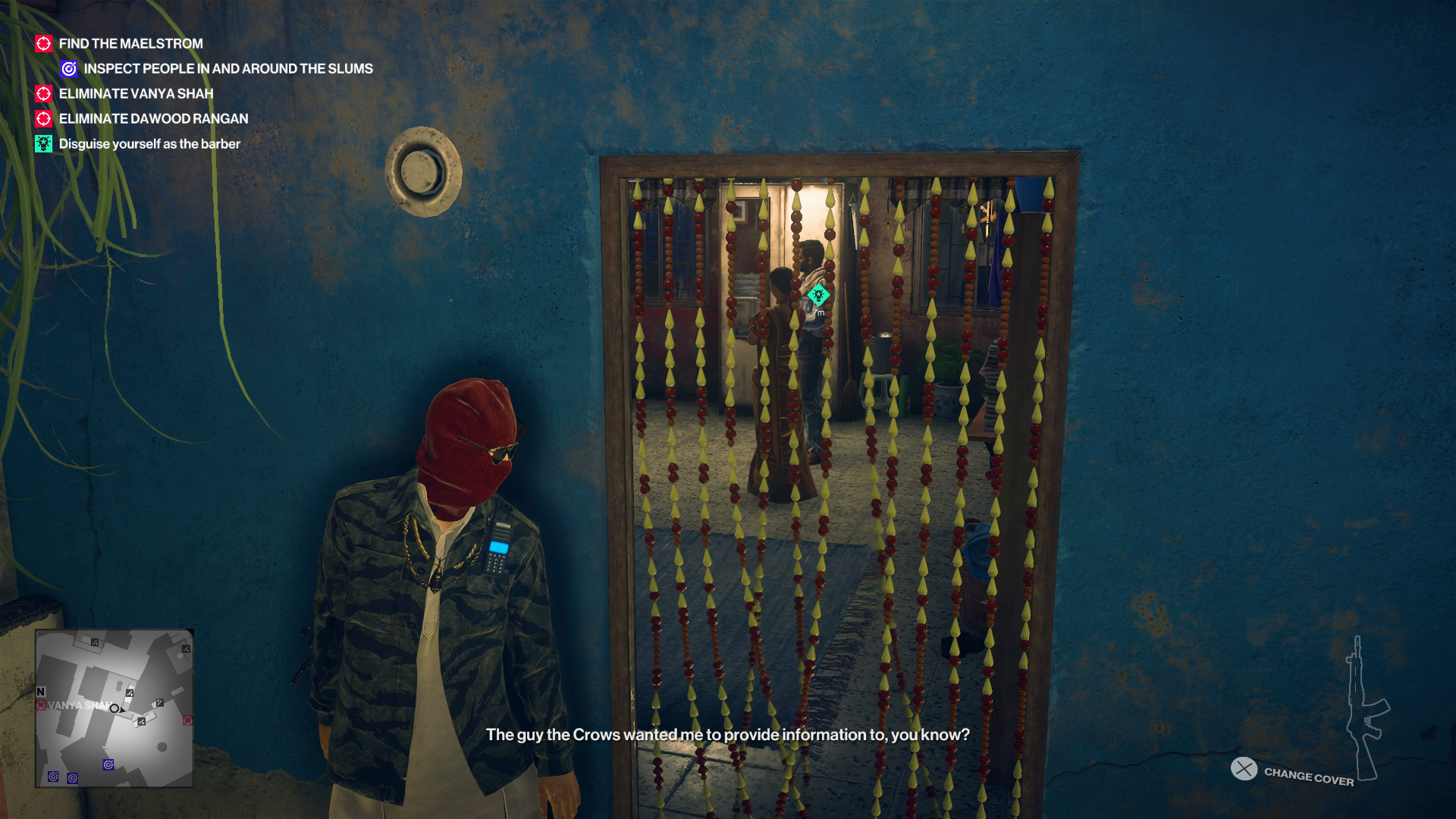
Task: Select the staircase icon near the player marker
Action: [x=130, y=693]
